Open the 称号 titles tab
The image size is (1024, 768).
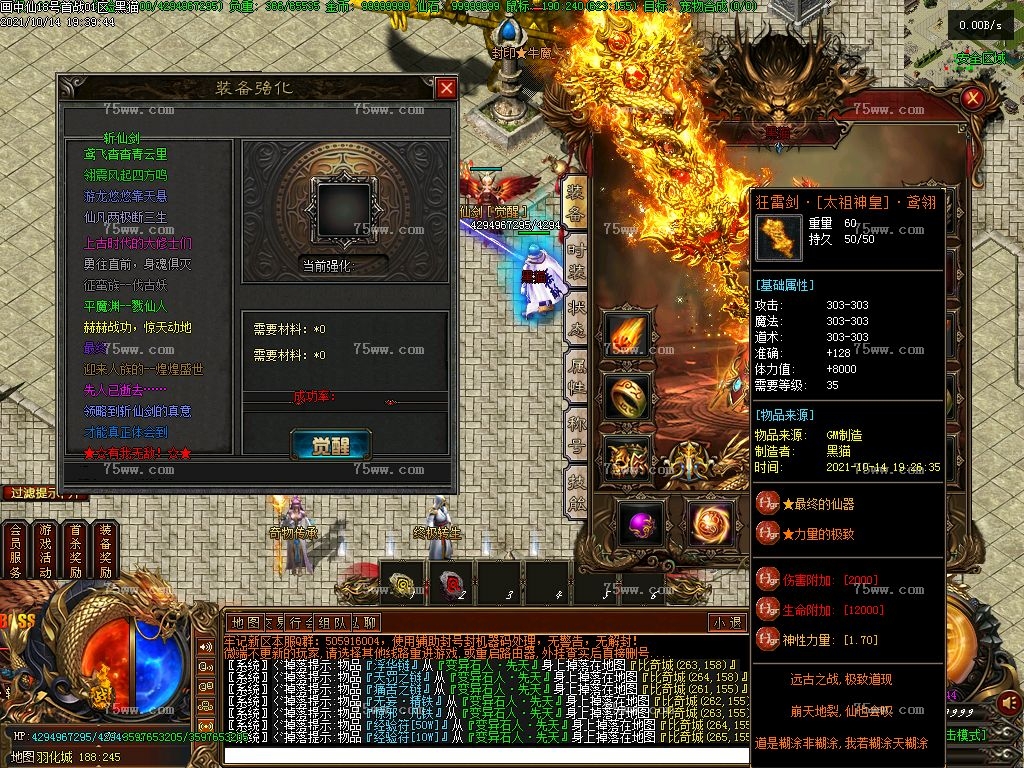pos(576,434)
